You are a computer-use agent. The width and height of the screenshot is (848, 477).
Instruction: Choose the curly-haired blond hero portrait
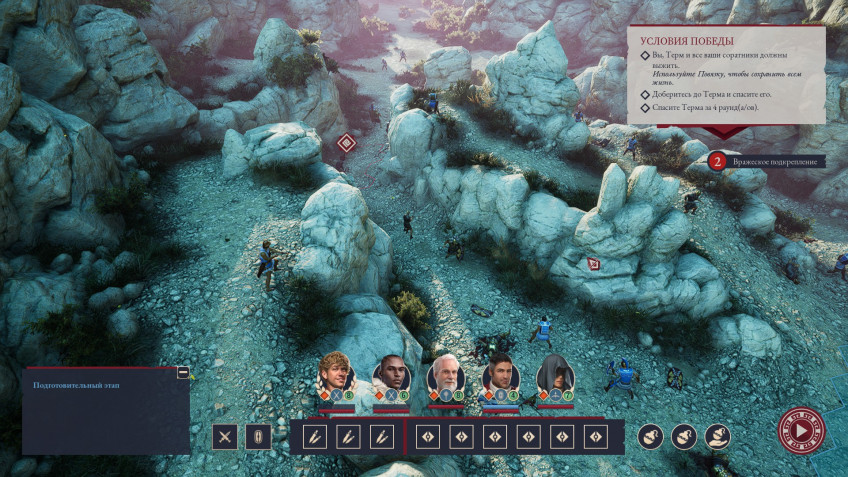click(x=336, y=376)
